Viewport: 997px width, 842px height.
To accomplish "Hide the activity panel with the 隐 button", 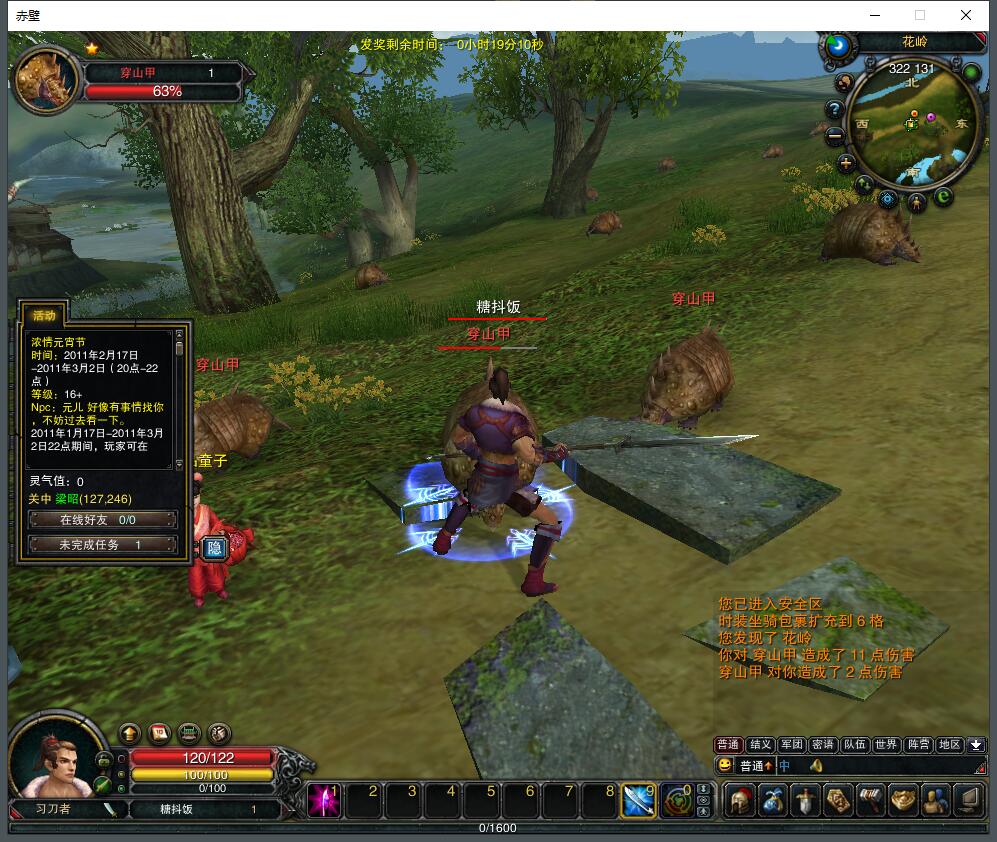I will tap(214, 548).
